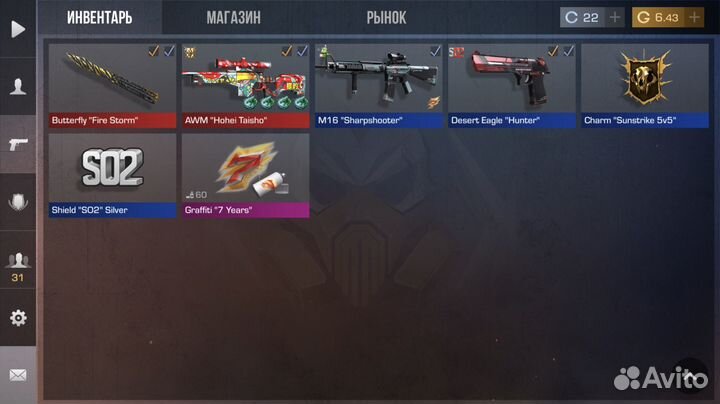
Task: Add silver coins with the plus button
Action: click(615, 17)
